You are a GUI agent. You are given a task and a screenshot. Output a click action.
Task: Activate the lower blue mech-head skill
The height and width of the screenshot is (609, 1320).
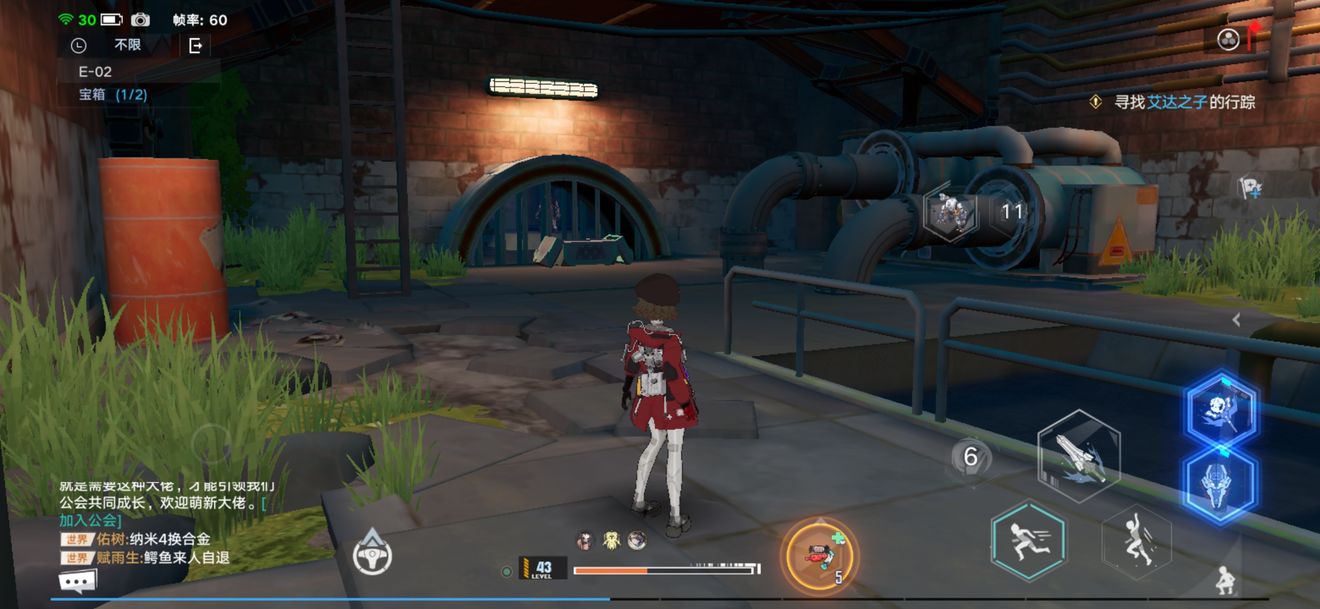click(1220, 483)
